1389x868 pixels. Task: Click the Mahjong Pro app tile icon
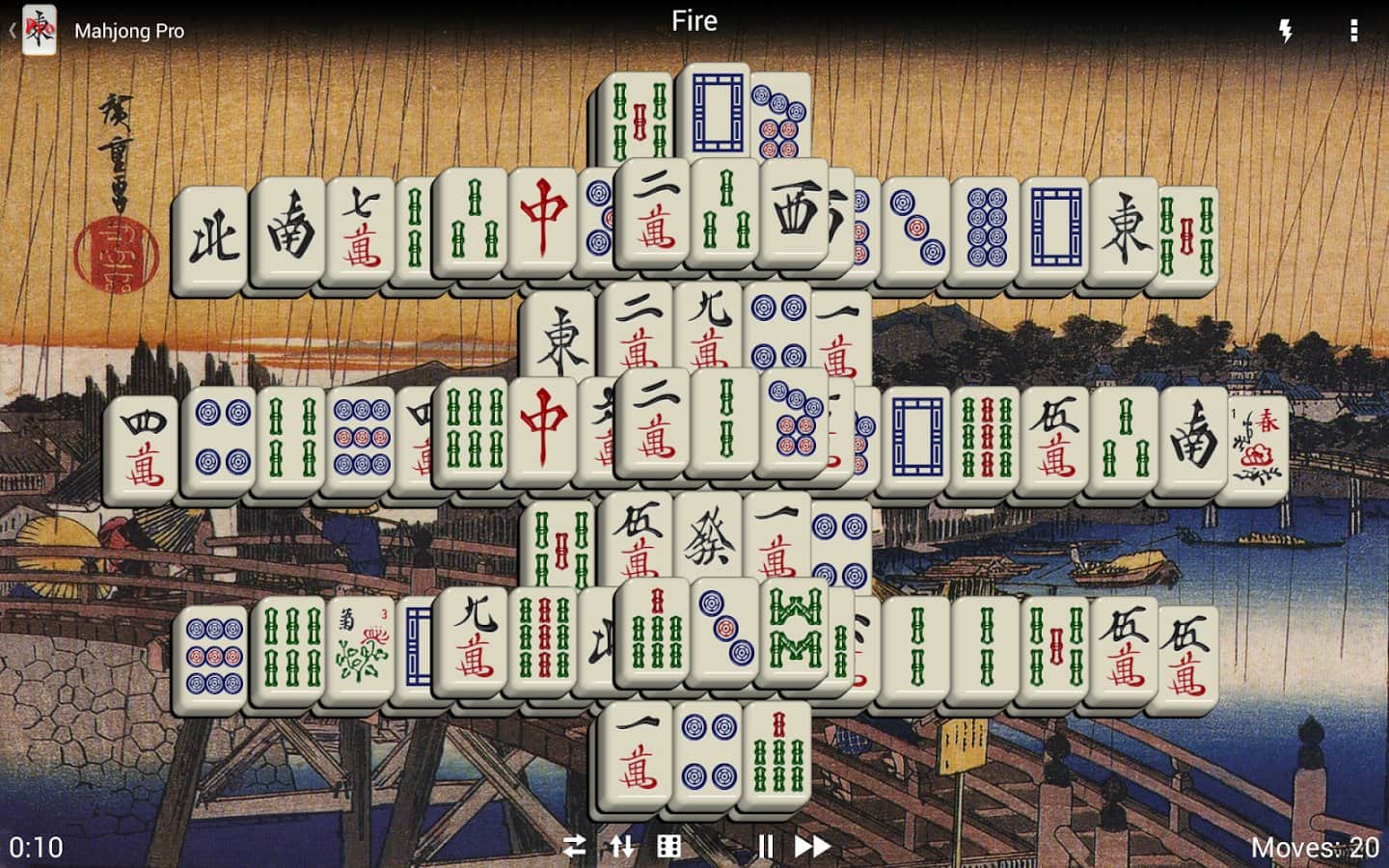(40, 30)
